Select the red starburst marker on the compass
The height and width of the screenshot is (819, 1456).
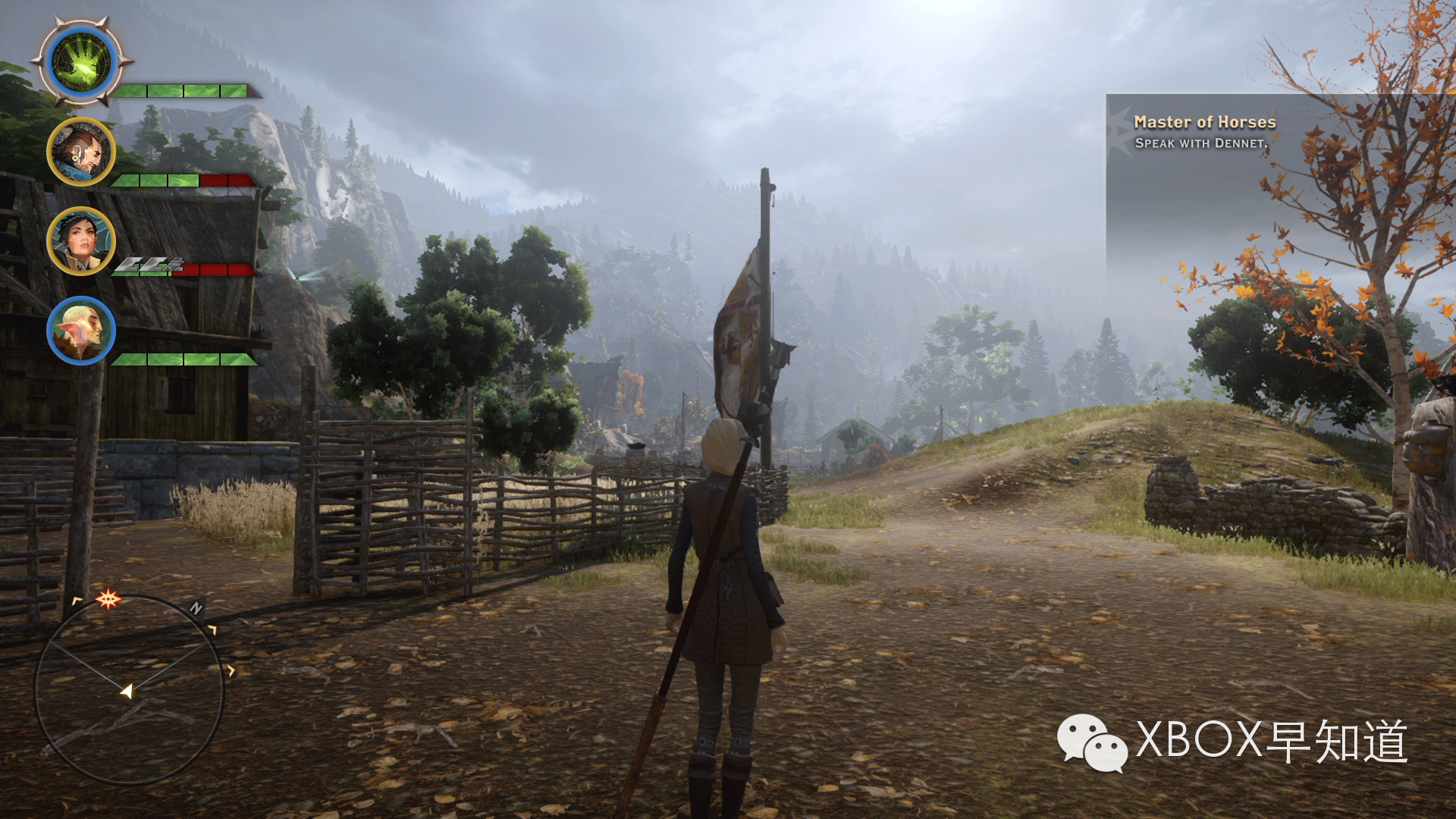click(108, 600)
